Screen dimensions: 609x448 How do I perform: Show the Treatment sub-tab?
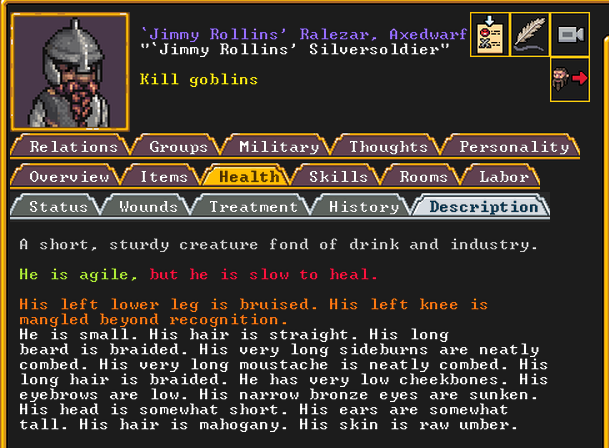tap(253, 207)
